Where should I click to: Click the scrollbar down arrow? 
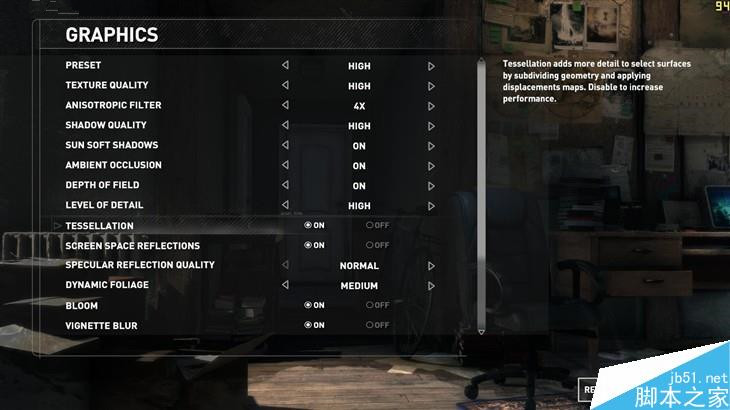point(481,331)
